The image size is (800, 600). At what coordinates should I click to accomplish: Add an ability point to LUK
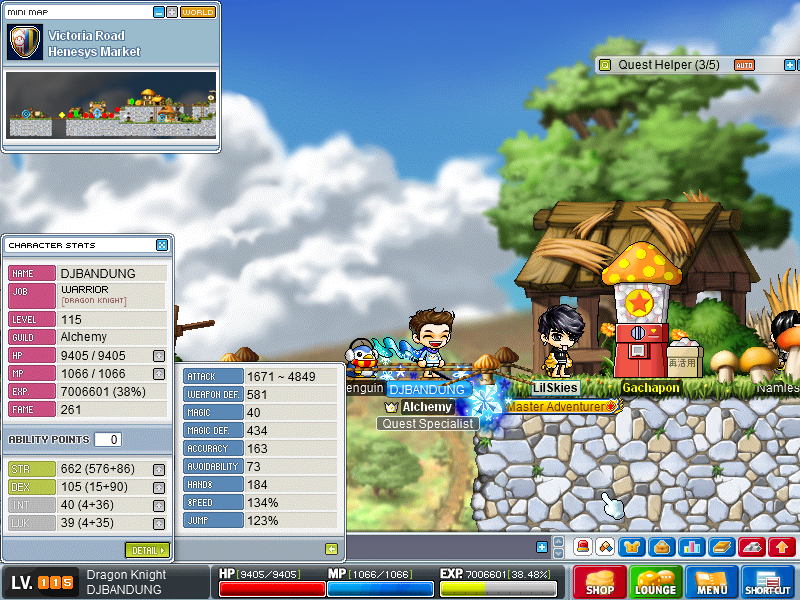(x=159, y=523)
